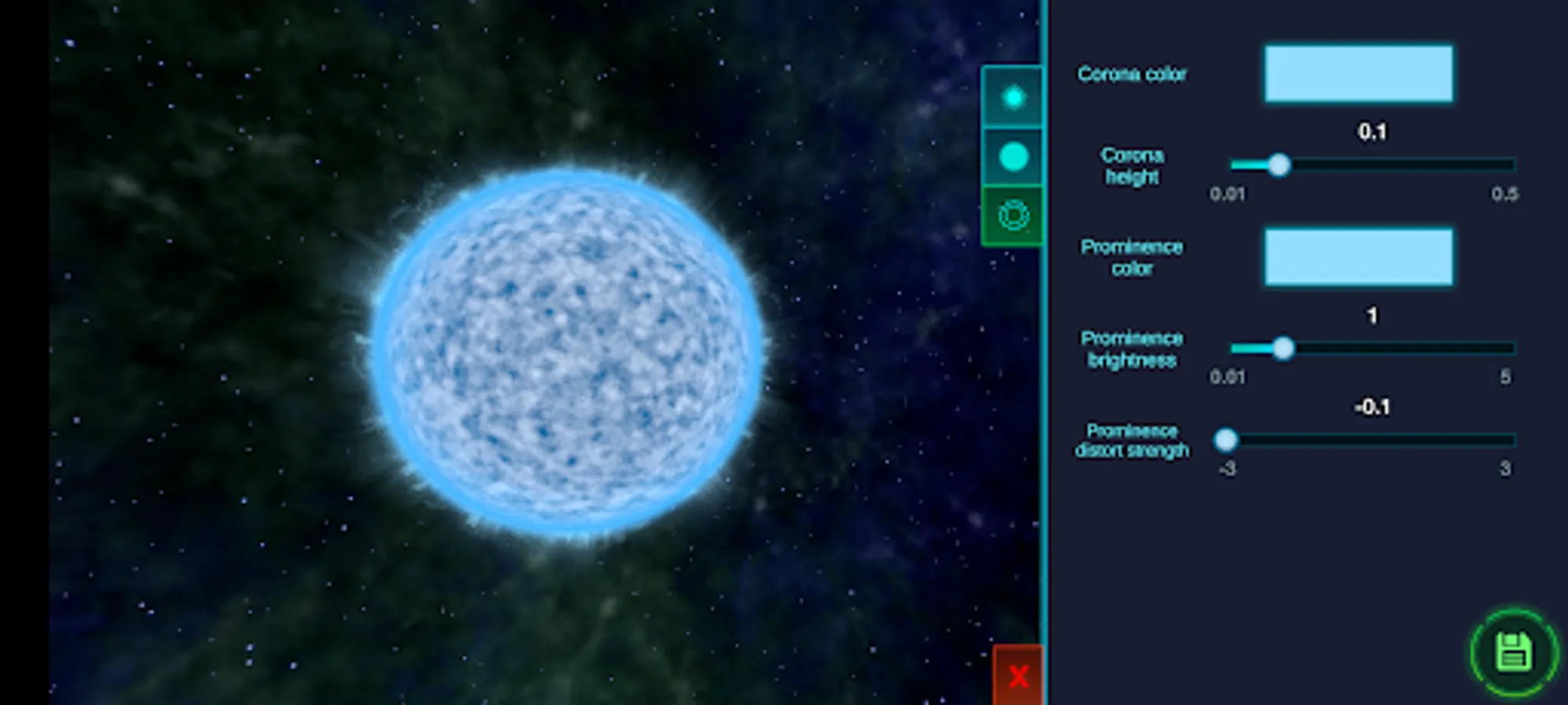This screenshot has width=1568, height=705.
Task: Click the Corona height slider handle
Action: tap(1281, 164)
